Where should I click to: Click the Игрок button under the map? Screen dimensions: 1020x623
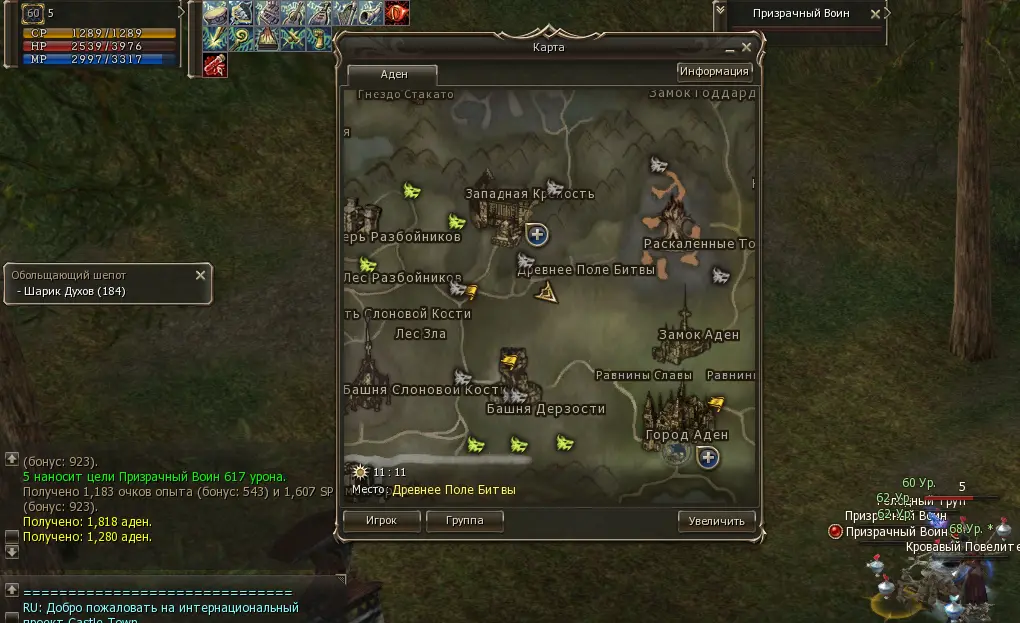tap(381, 521)
